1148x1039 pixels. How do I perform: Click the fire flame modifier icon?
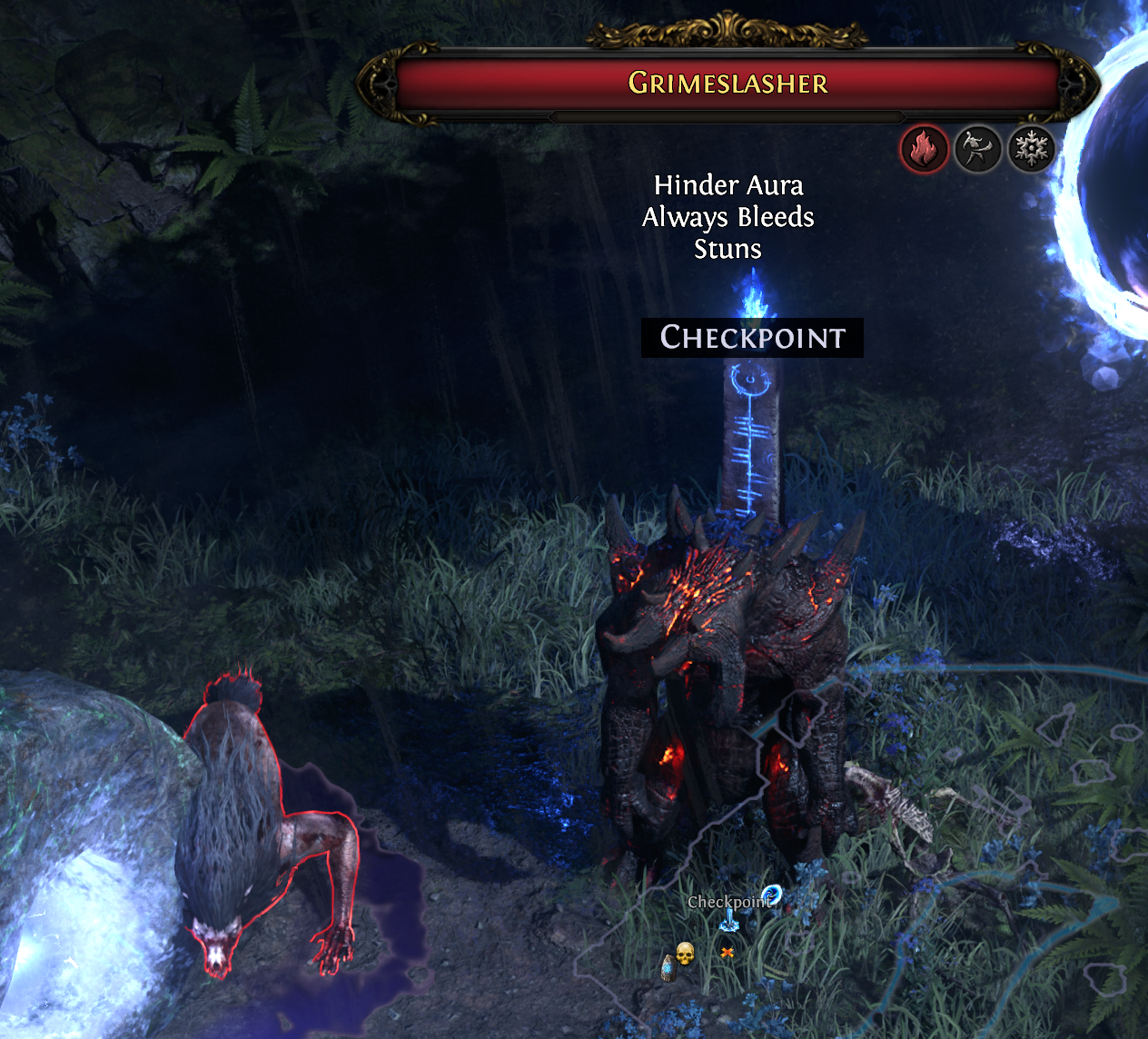(x=924, y=148)
